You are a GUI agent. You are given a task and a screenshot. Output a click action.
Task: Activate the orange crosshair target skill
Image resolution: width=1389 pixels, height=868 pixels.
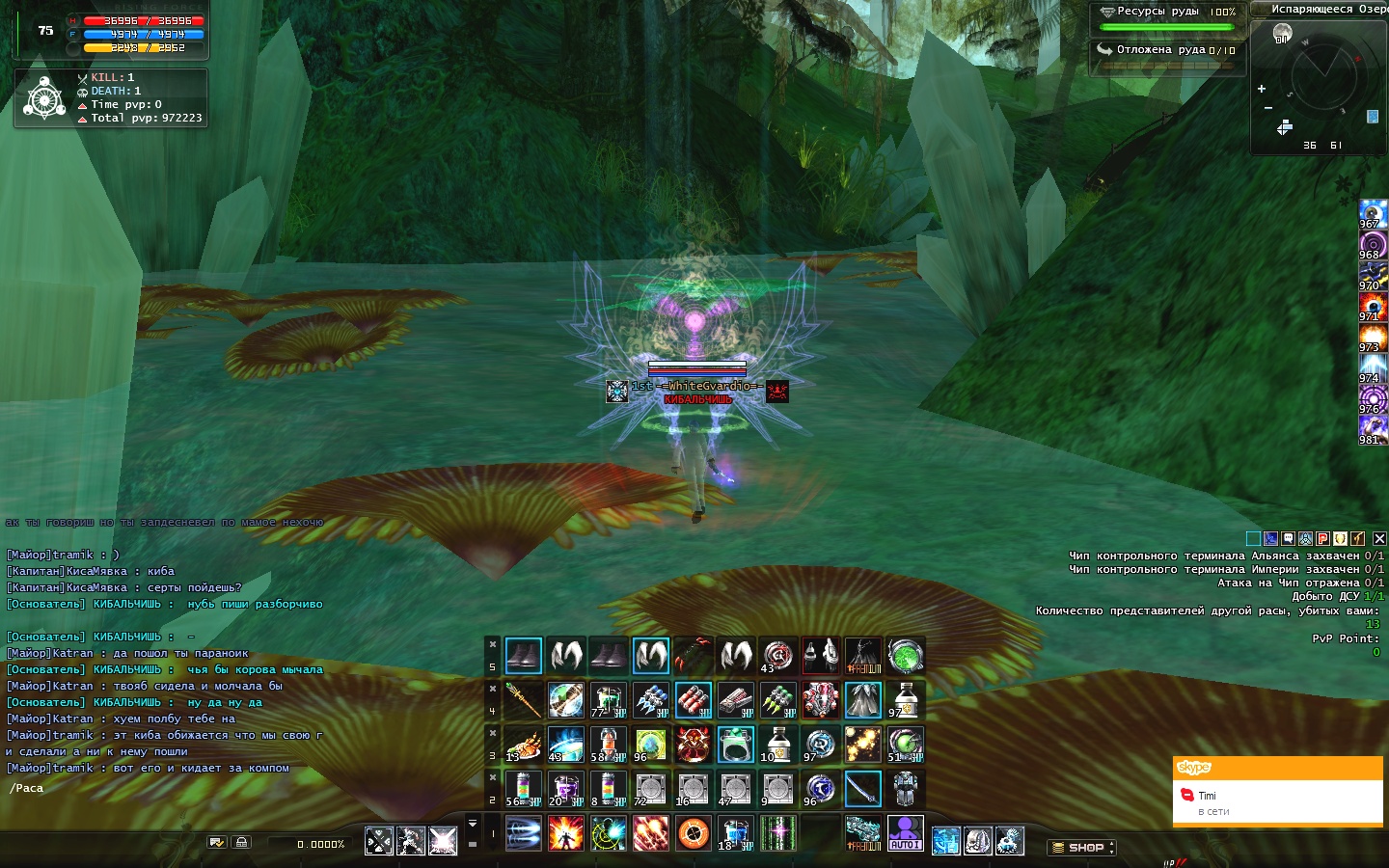tap(694, 833)
